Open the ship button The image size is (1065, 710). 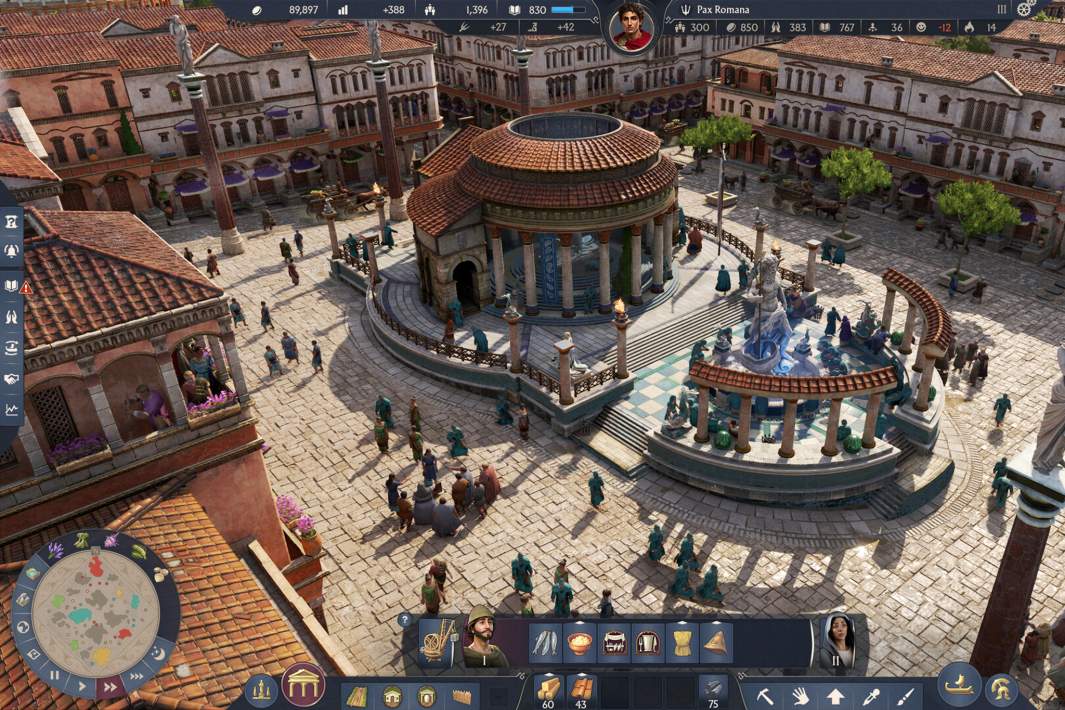click(958, 685)
